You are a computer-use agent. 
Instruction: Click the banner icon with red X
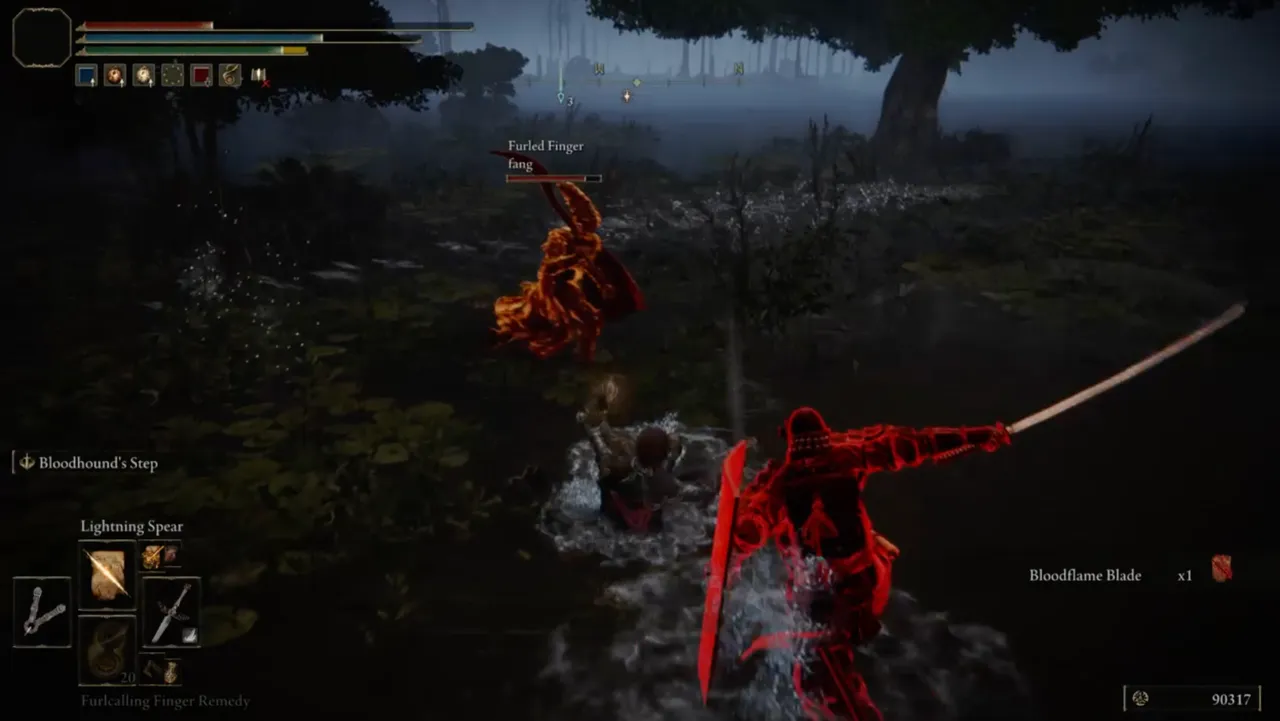(x=259, y=75)
